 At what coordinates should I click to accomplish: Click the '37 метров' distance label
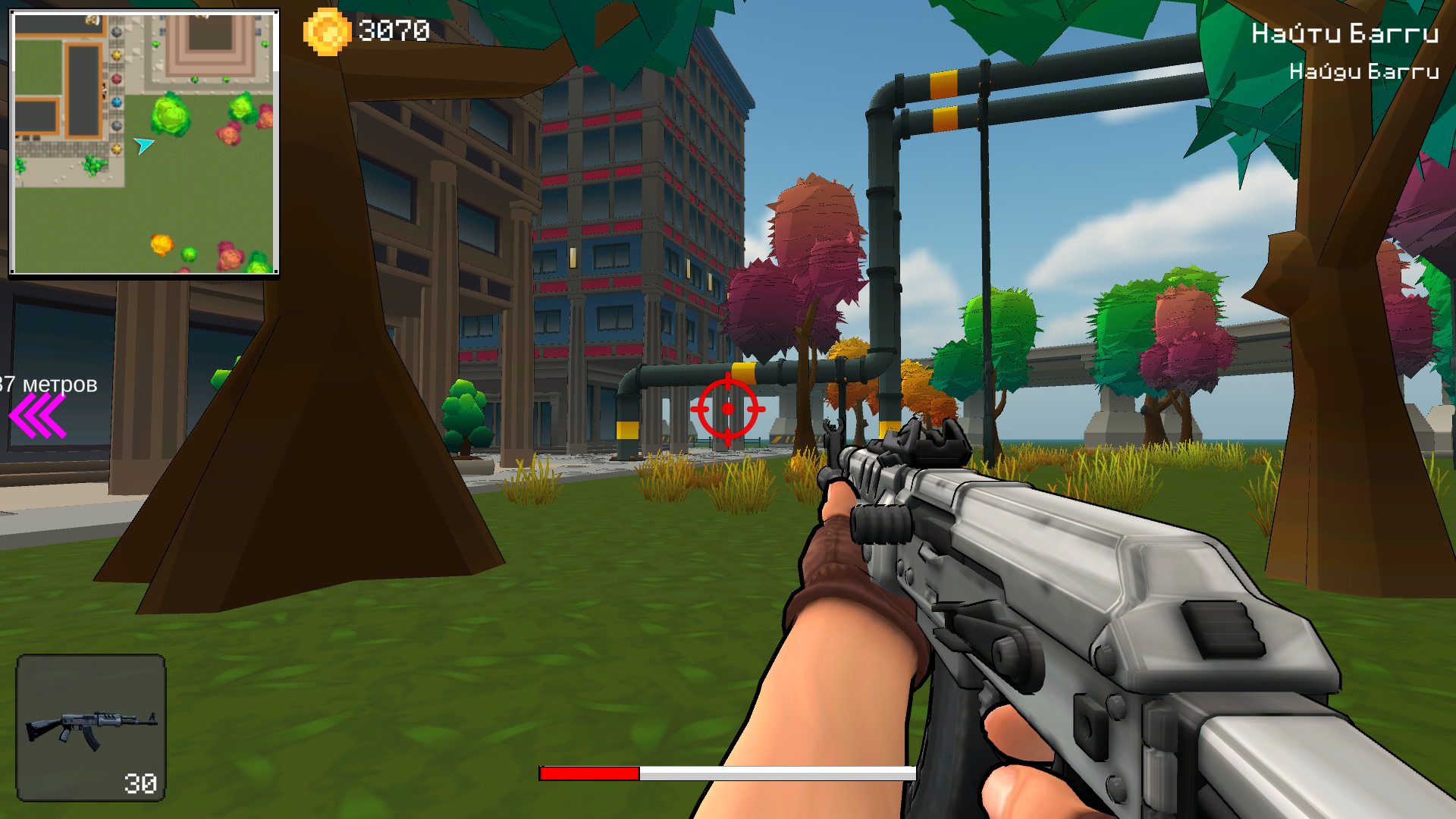(47, 385)
